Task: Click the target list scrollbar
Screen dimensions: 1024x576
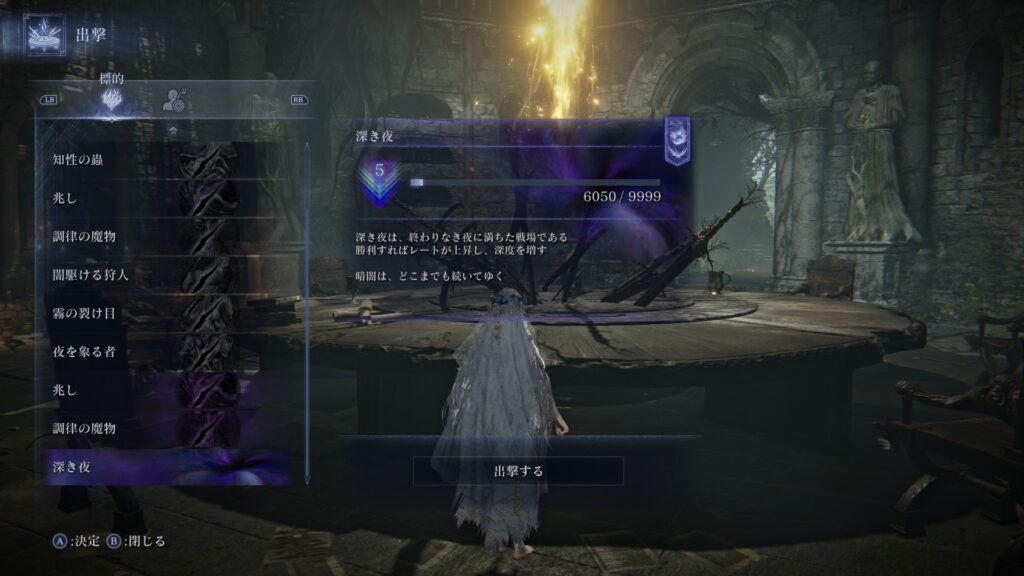Action: [307, 300]
